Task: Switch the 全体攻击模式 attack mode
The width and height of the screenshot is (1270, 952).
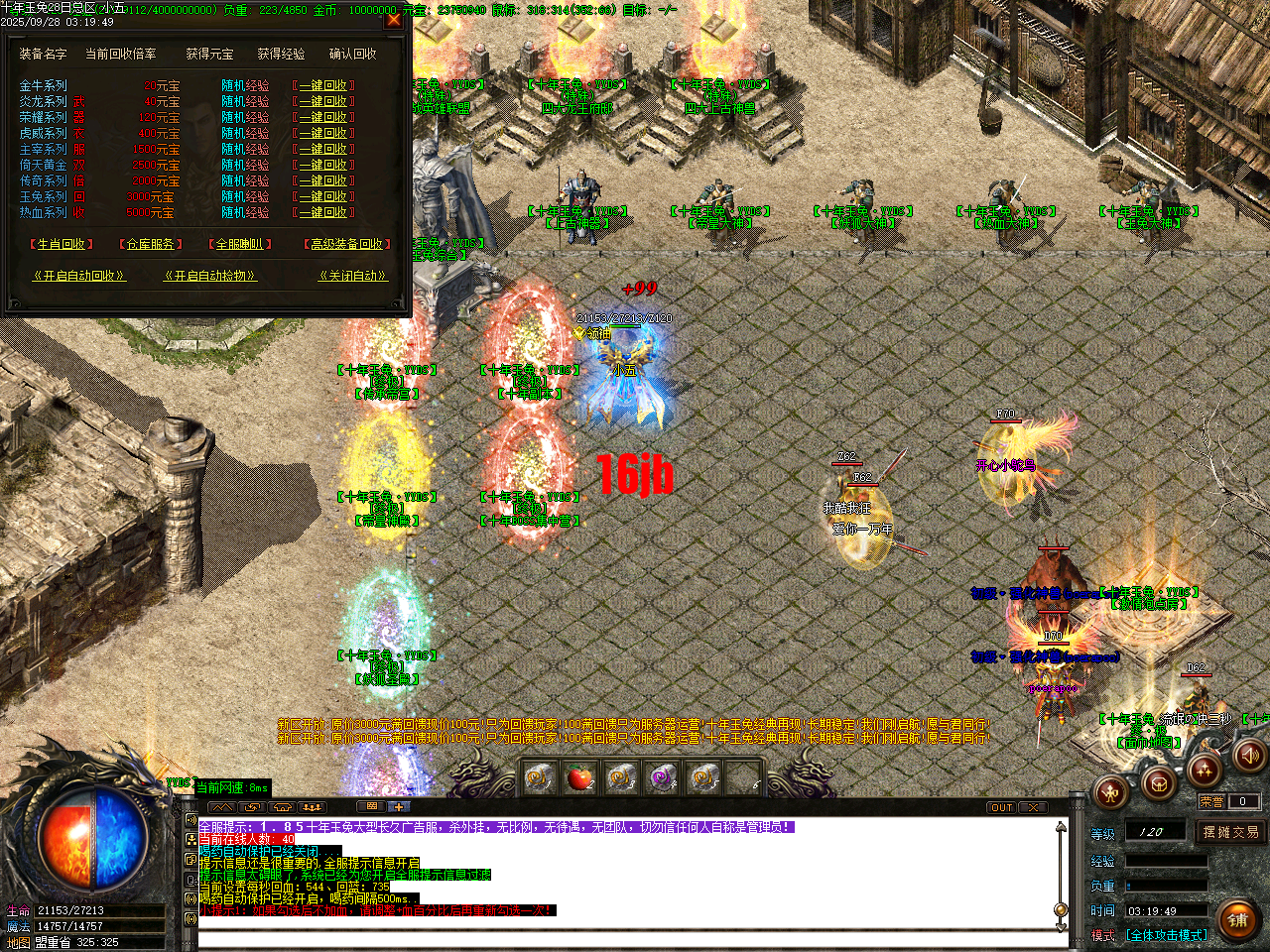Action: [1166, 934]
